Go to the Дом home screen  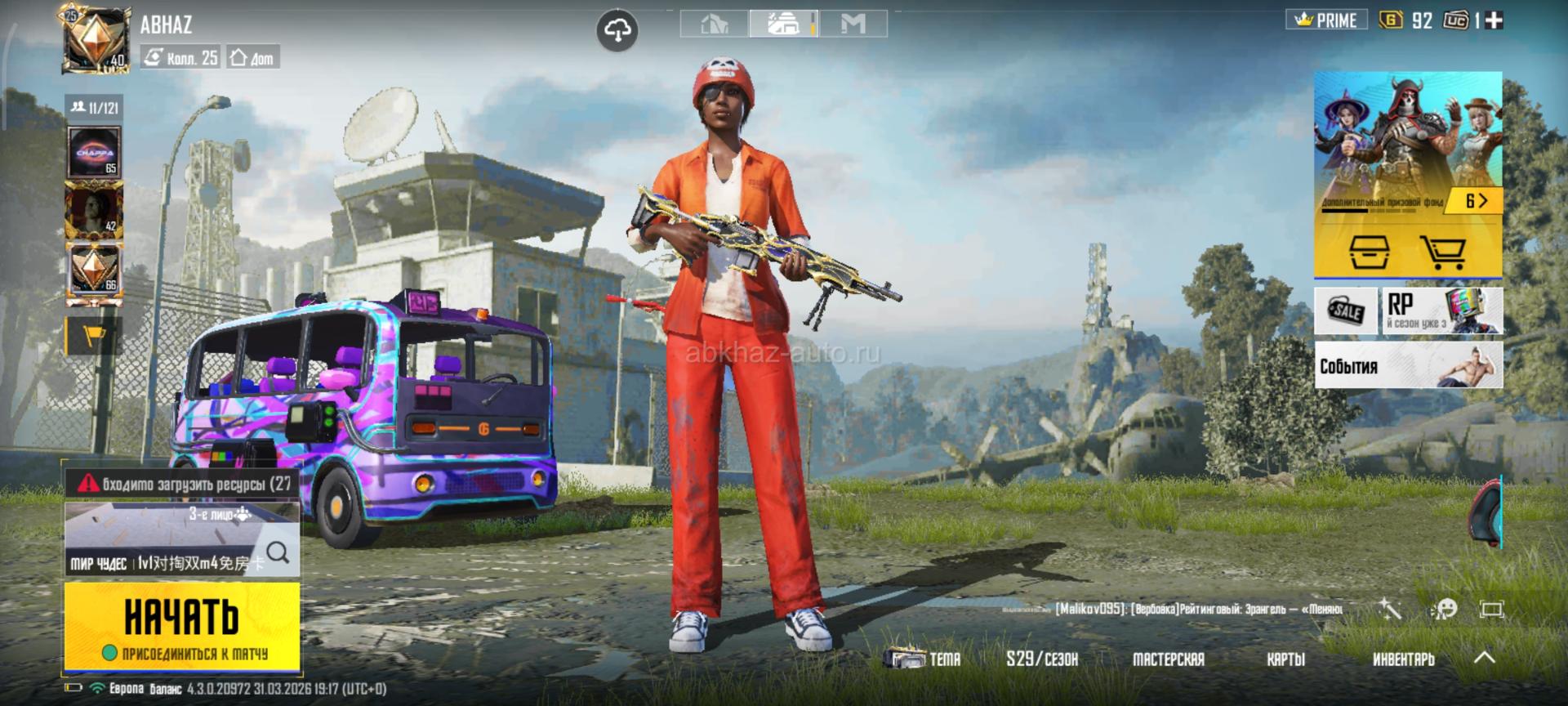[252, 57]
